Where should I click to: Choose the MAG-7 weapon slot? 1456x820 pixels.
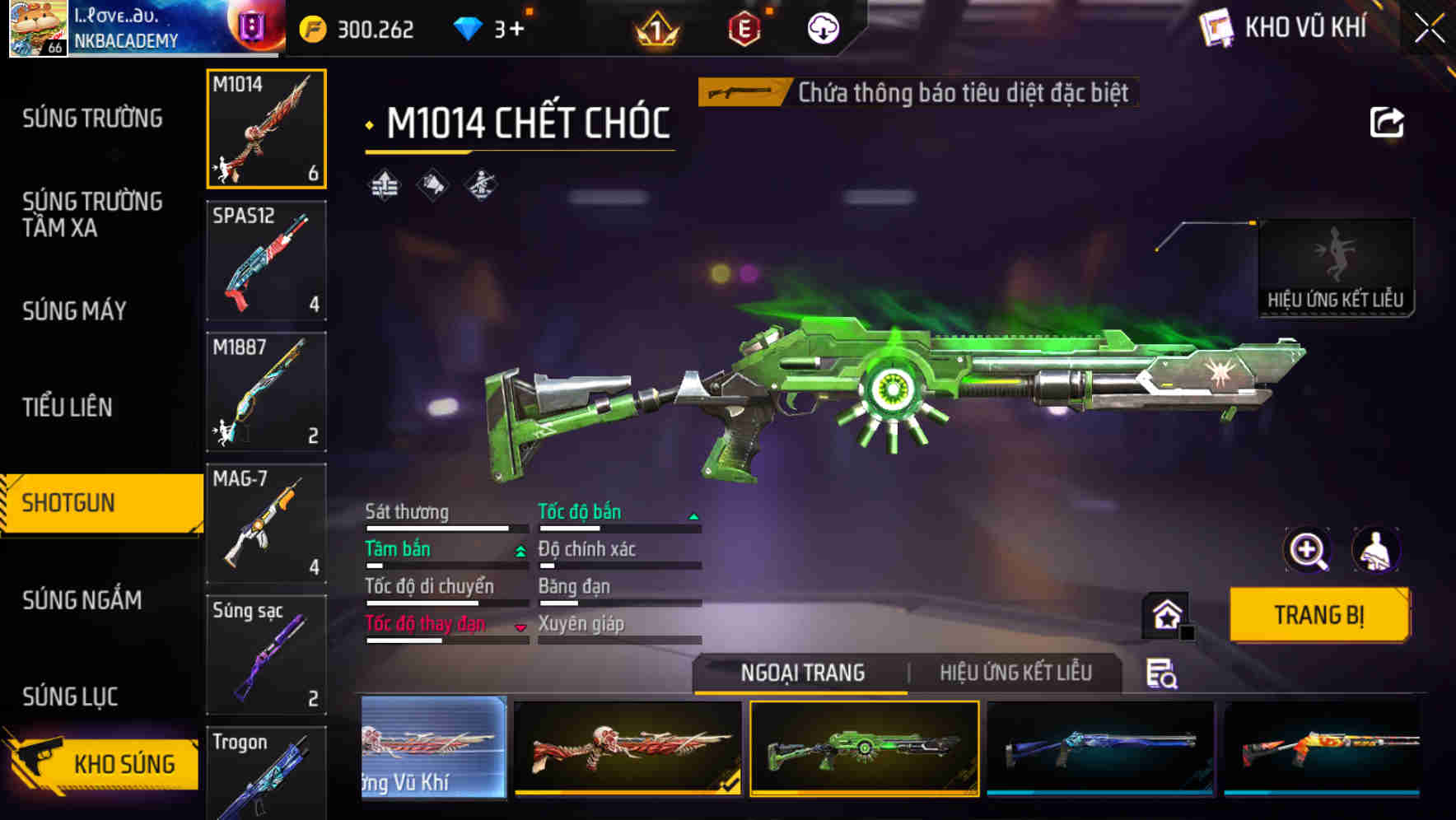click(266, 524)
